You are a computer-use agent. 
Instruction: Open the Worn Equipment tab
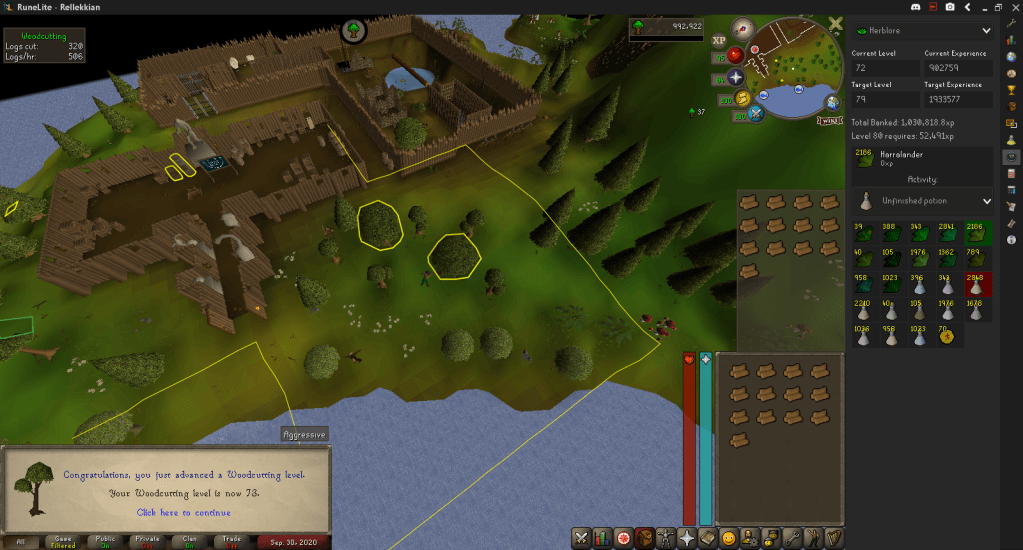(665, 537)
